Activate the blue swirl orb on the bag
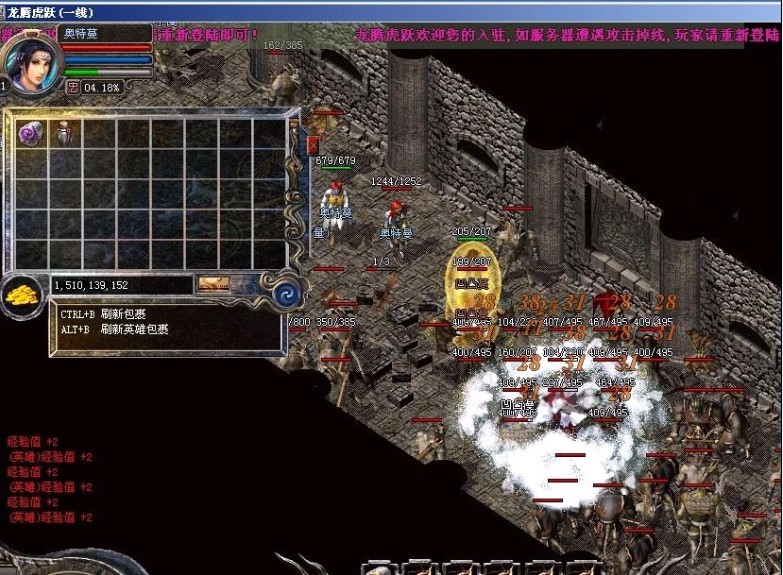Viewport: 783px width, 575px height. click(289, 294)
